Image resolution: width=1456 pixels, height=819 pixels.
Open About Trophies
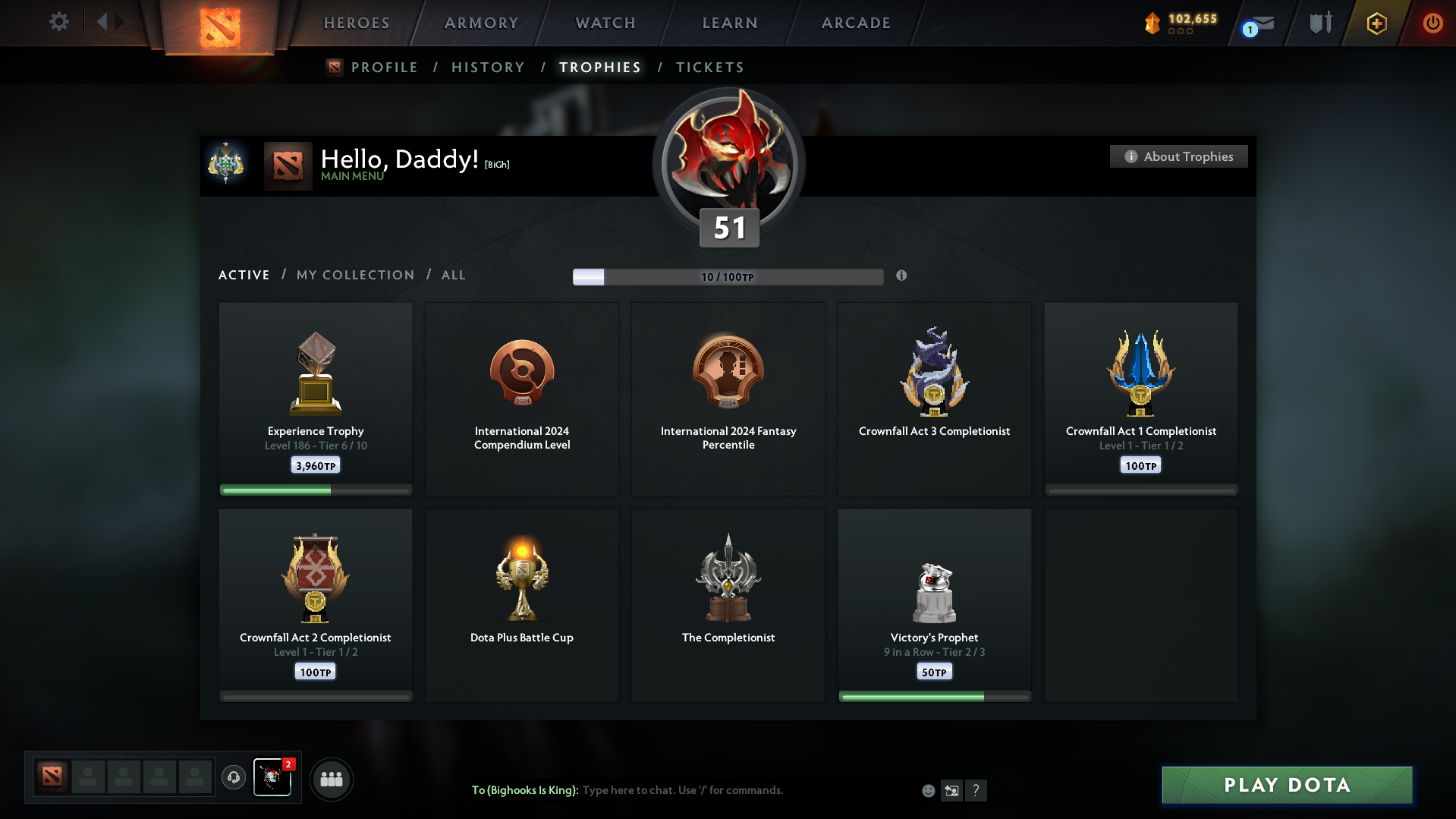(1178, 156)
